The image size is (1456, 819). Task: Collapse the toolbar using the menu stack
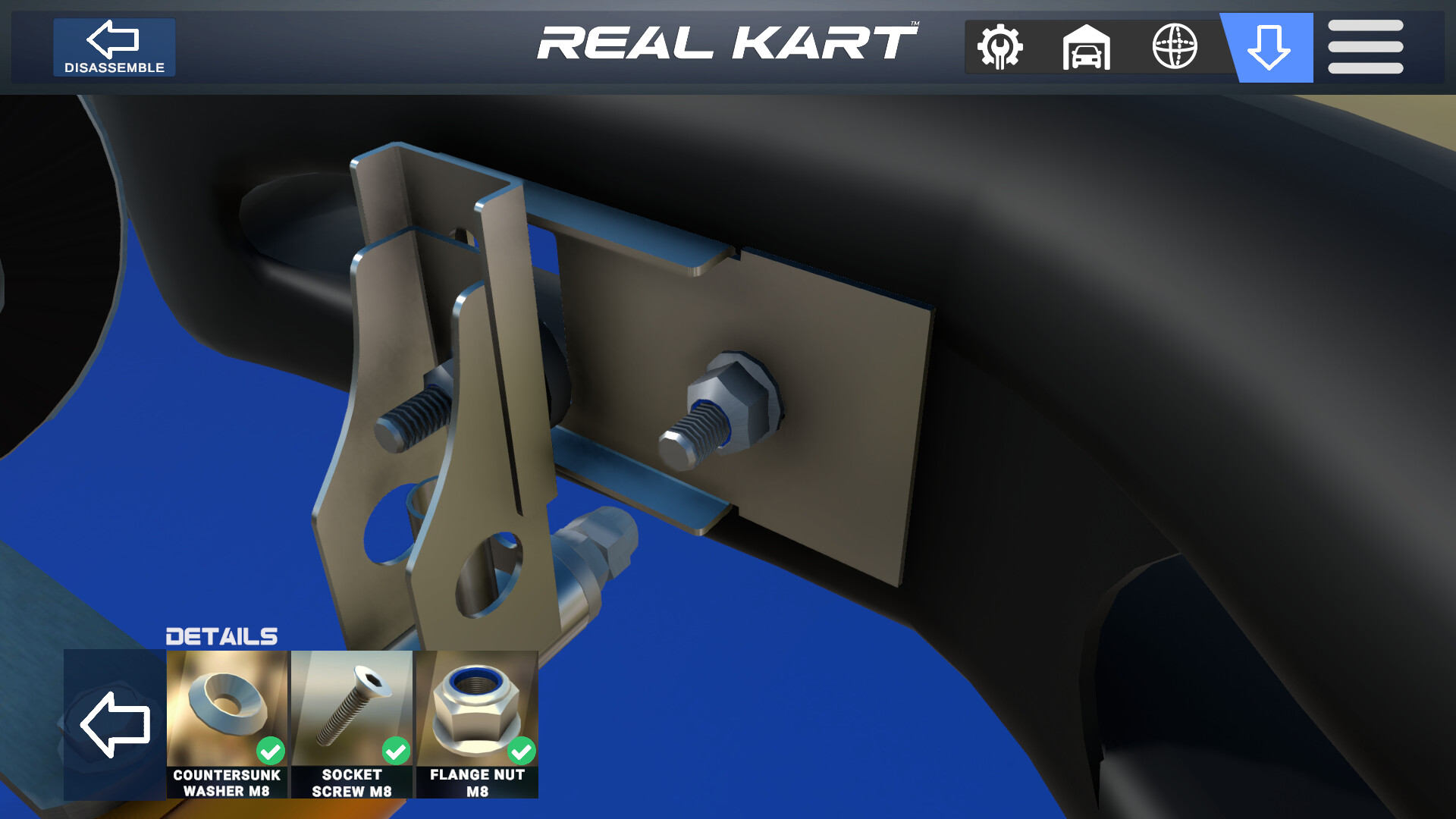coord(1365,47)
